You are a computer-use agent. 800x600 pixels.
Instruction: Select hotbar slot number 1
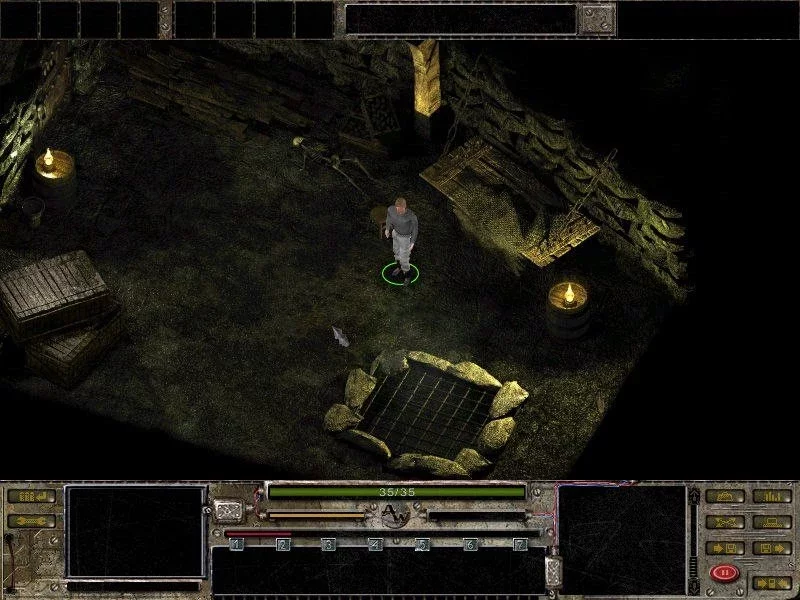[x=236, y=544]
